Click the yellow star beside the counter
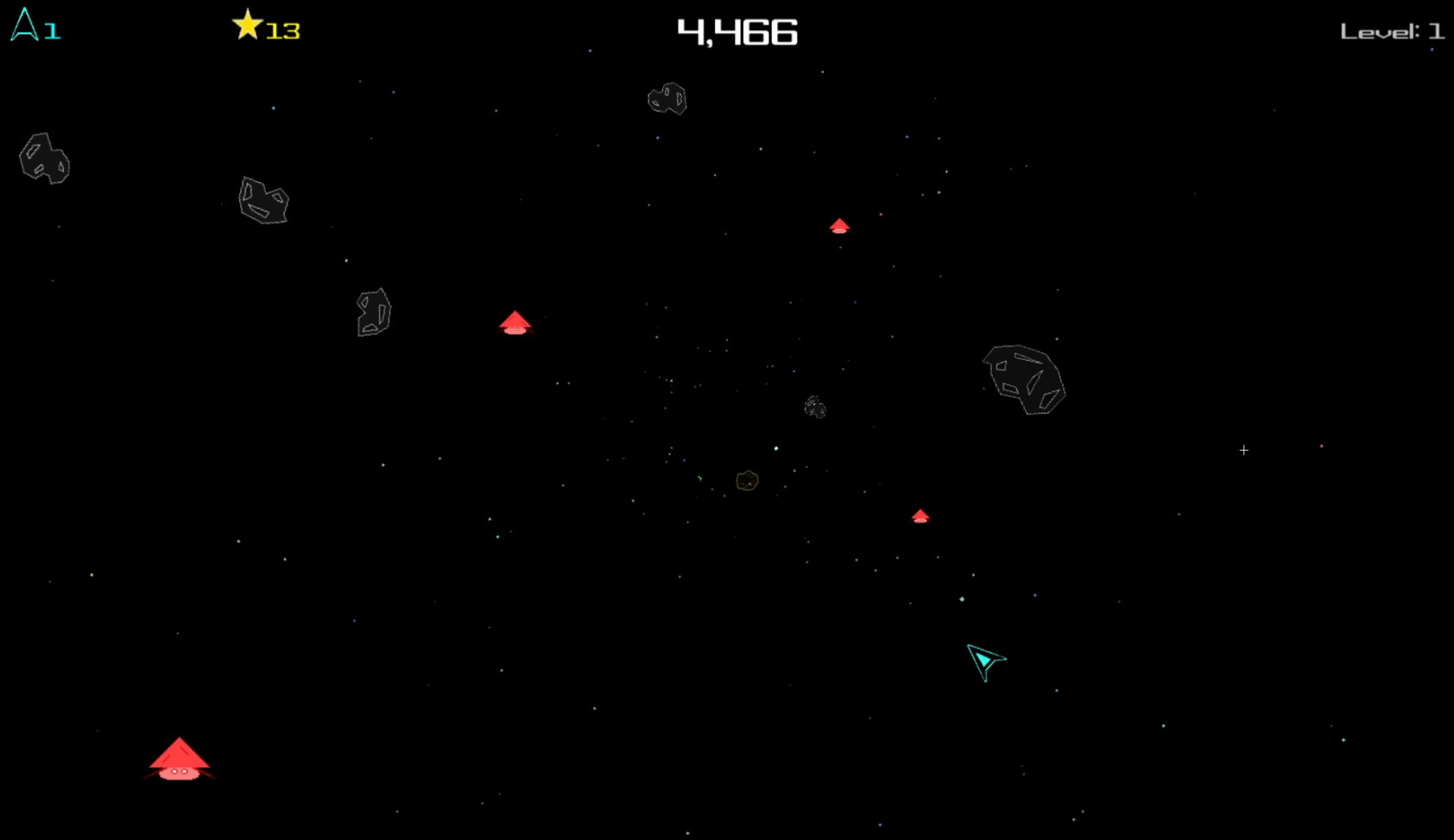The width and height of the screenshot is (1454, 840). (x=248, y=24)
